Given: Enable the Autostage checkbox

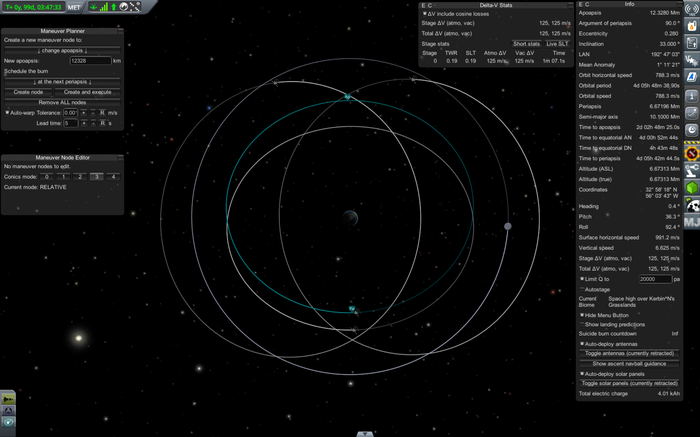Looking at the screenshot, I should point(582,289).
